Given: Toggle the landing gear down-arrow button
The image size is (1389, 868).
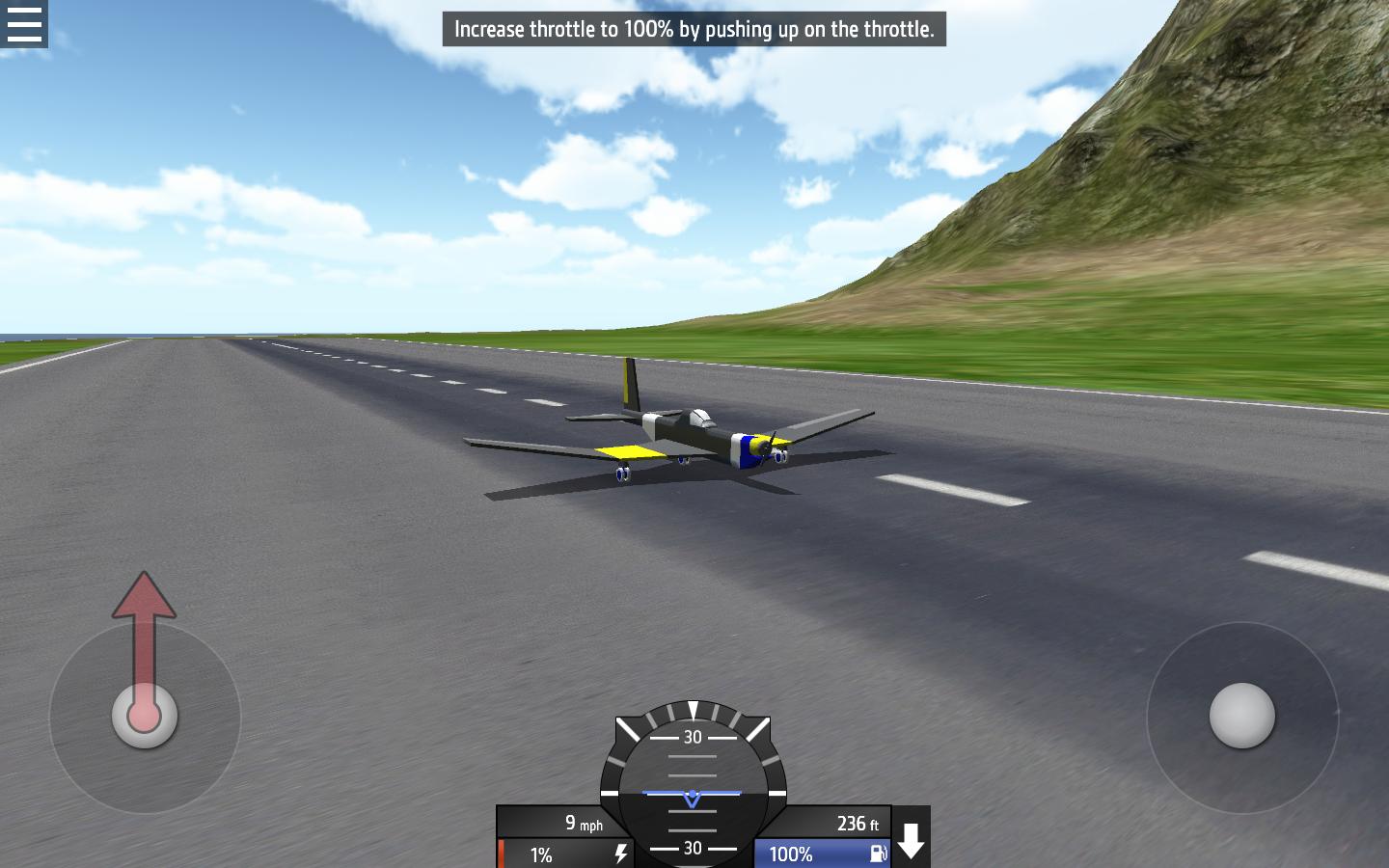Looking at the screenshot, I should coord(912,839).
